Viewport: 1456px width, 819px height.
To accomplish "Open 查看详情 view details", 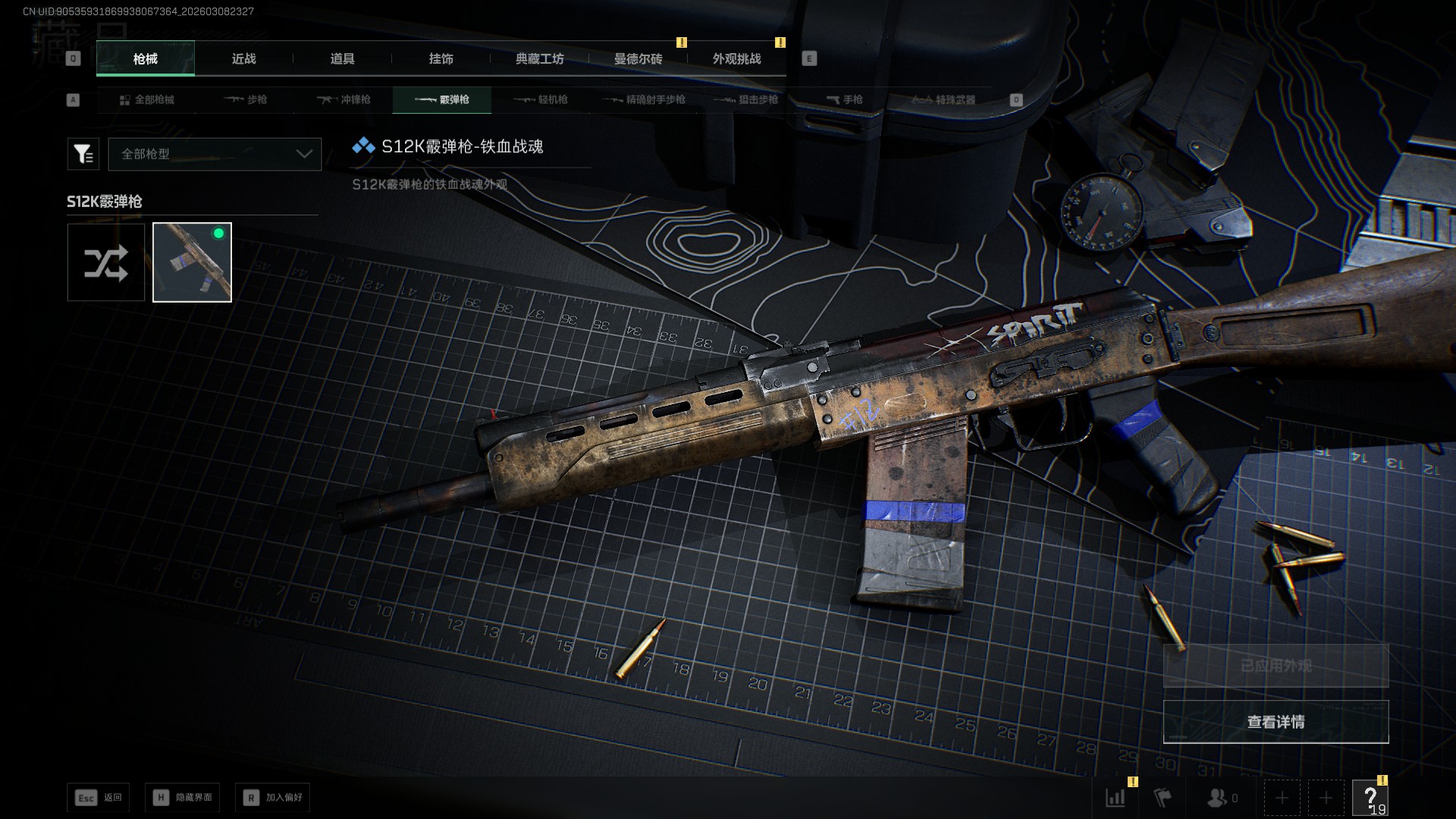I will (1276, 722).
